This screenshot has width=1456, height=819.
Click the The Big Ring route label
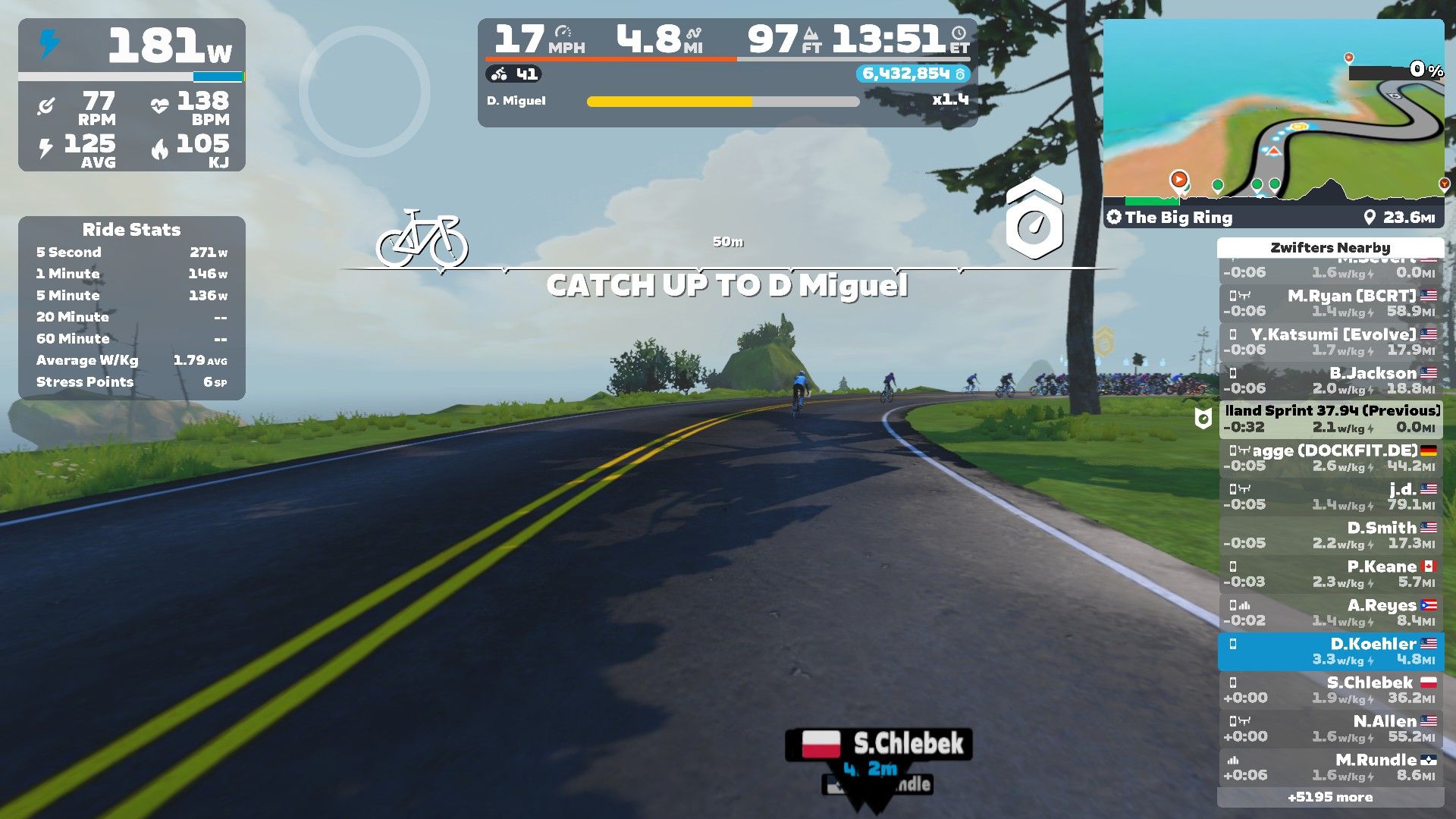tap(1178, 218)
